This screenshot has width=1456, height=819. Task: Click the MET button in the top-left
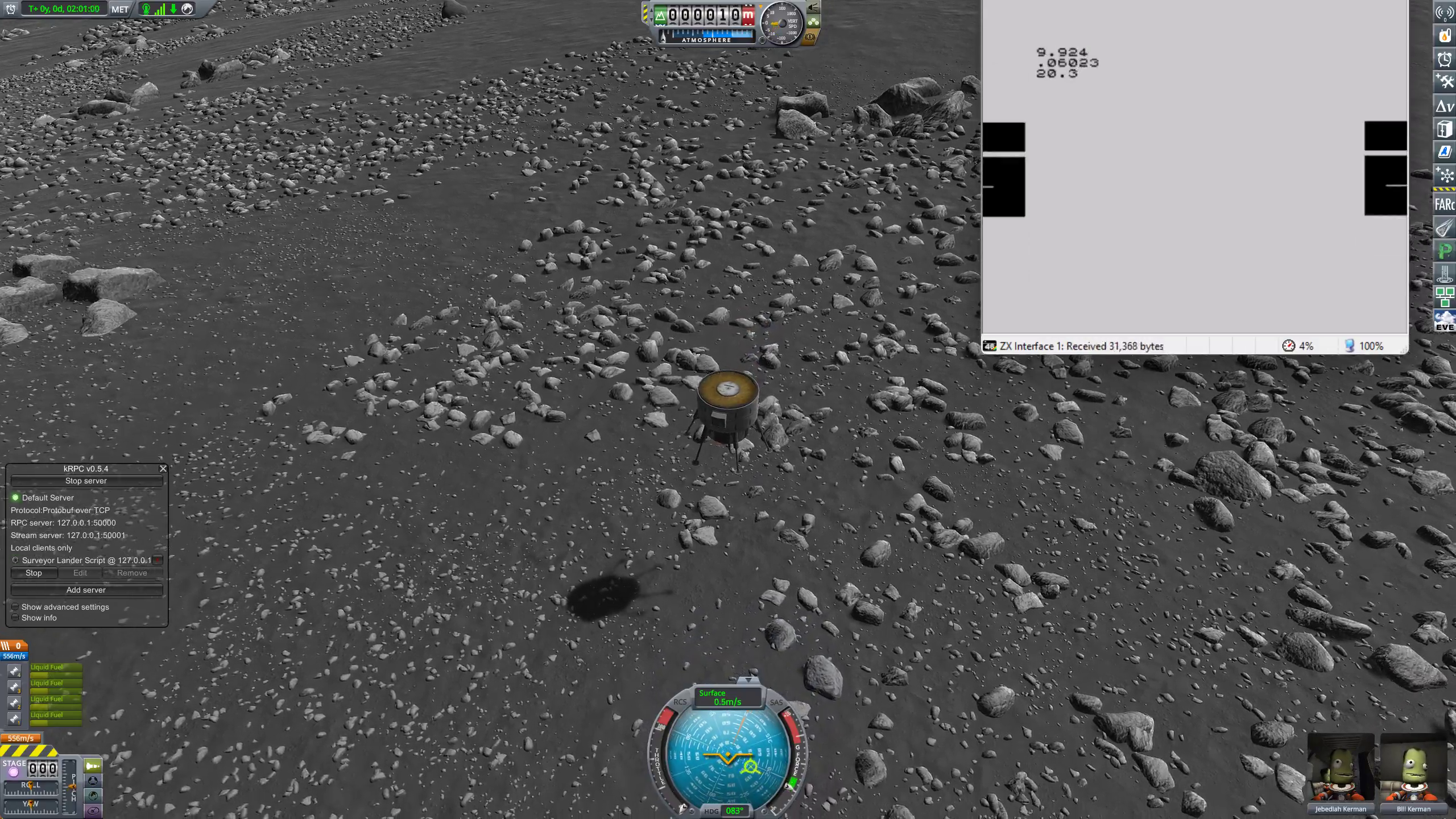[119, 9]
